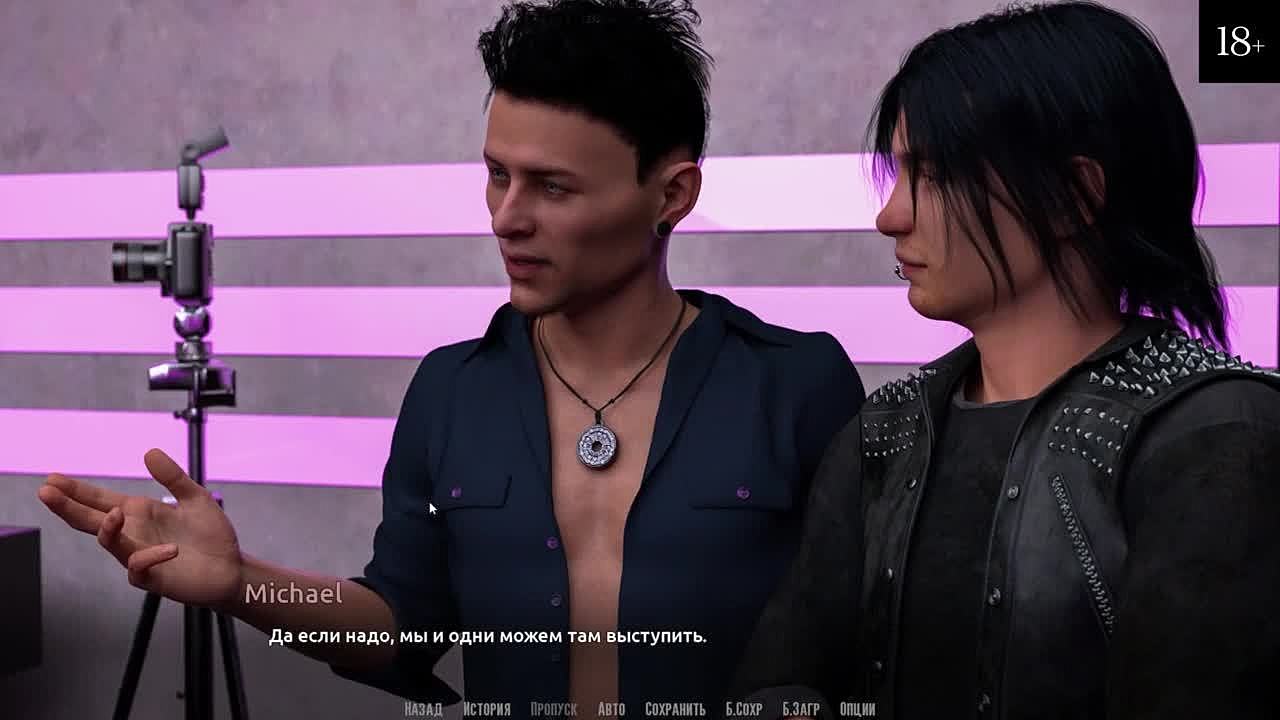This screenshot has height=720, width=1280.
Task: Quick load with Б.Загр
Action: (801, 709)
